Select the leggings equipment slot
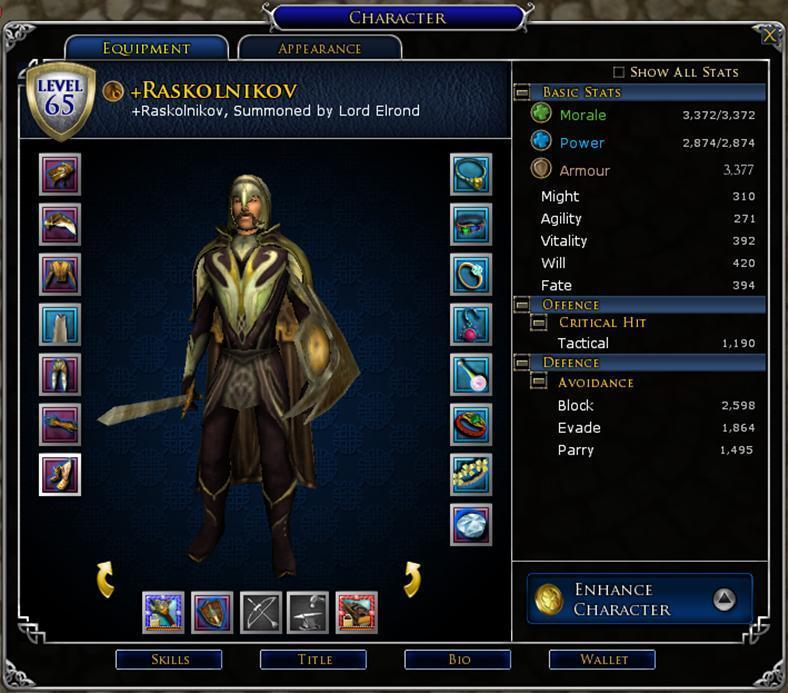This screenshot has width=788, height=693. tap(60, 374)
